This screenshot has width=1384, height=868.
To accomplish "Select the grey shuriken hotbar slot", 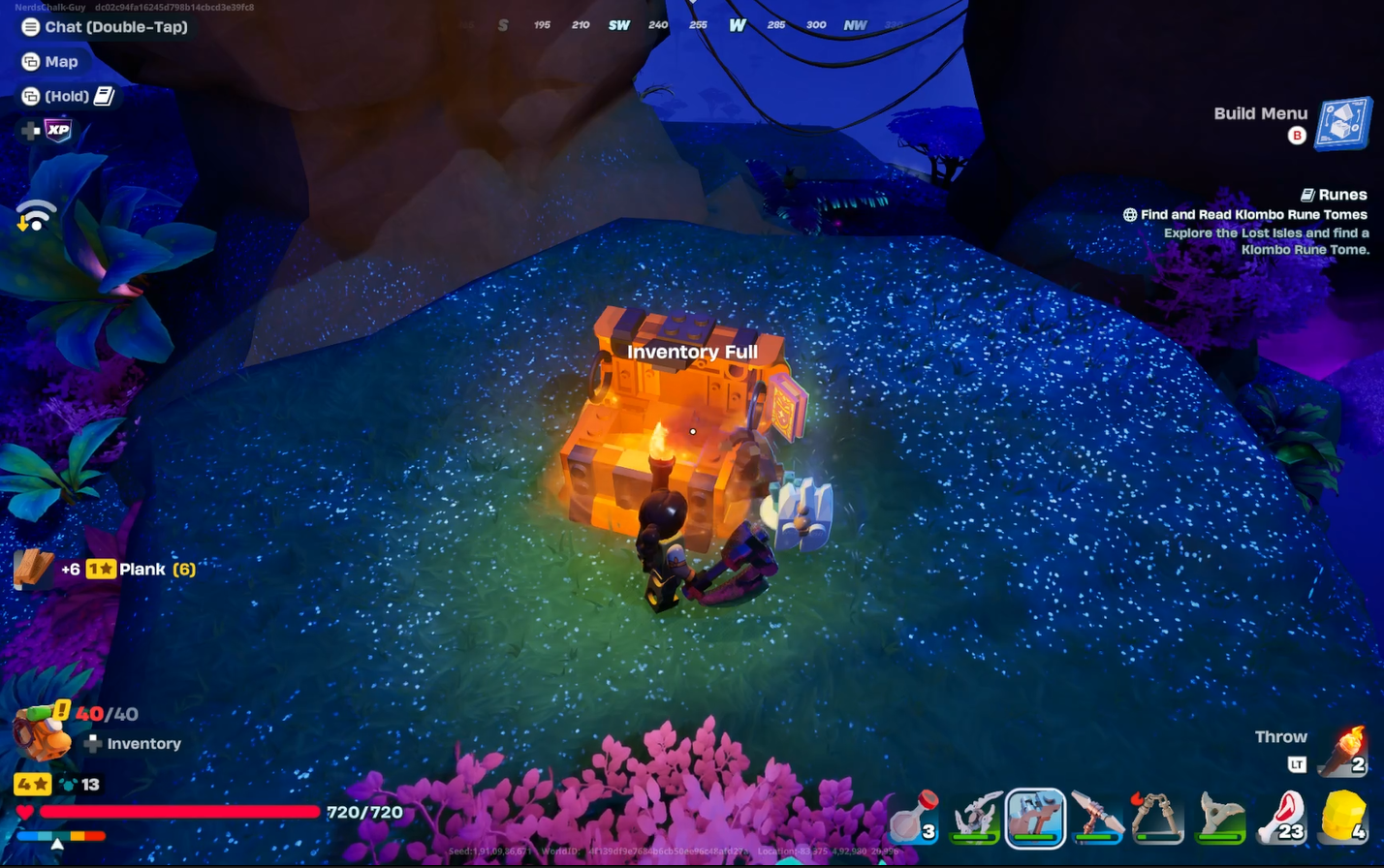I will (1219, 819).
